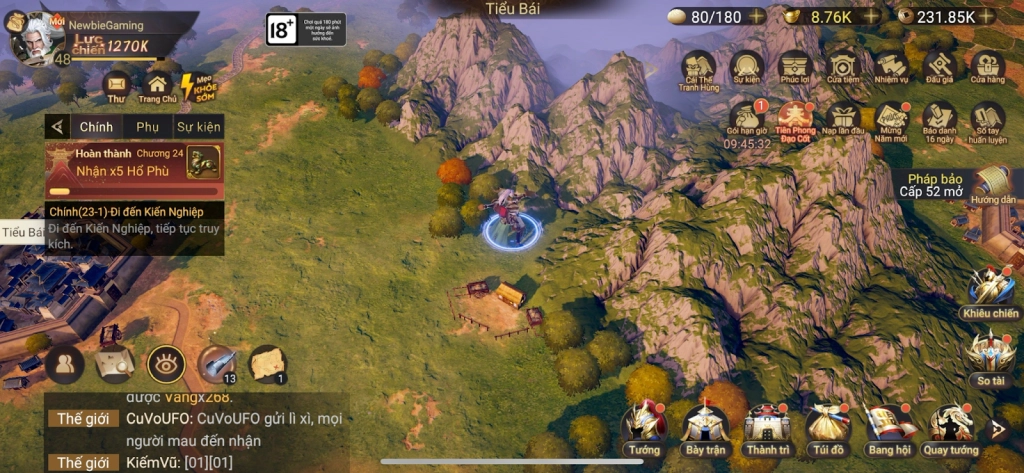Viewport: 1024px width, 473px height.
Task: Open the Thư mailbox icon
Action: coord(117,86)
